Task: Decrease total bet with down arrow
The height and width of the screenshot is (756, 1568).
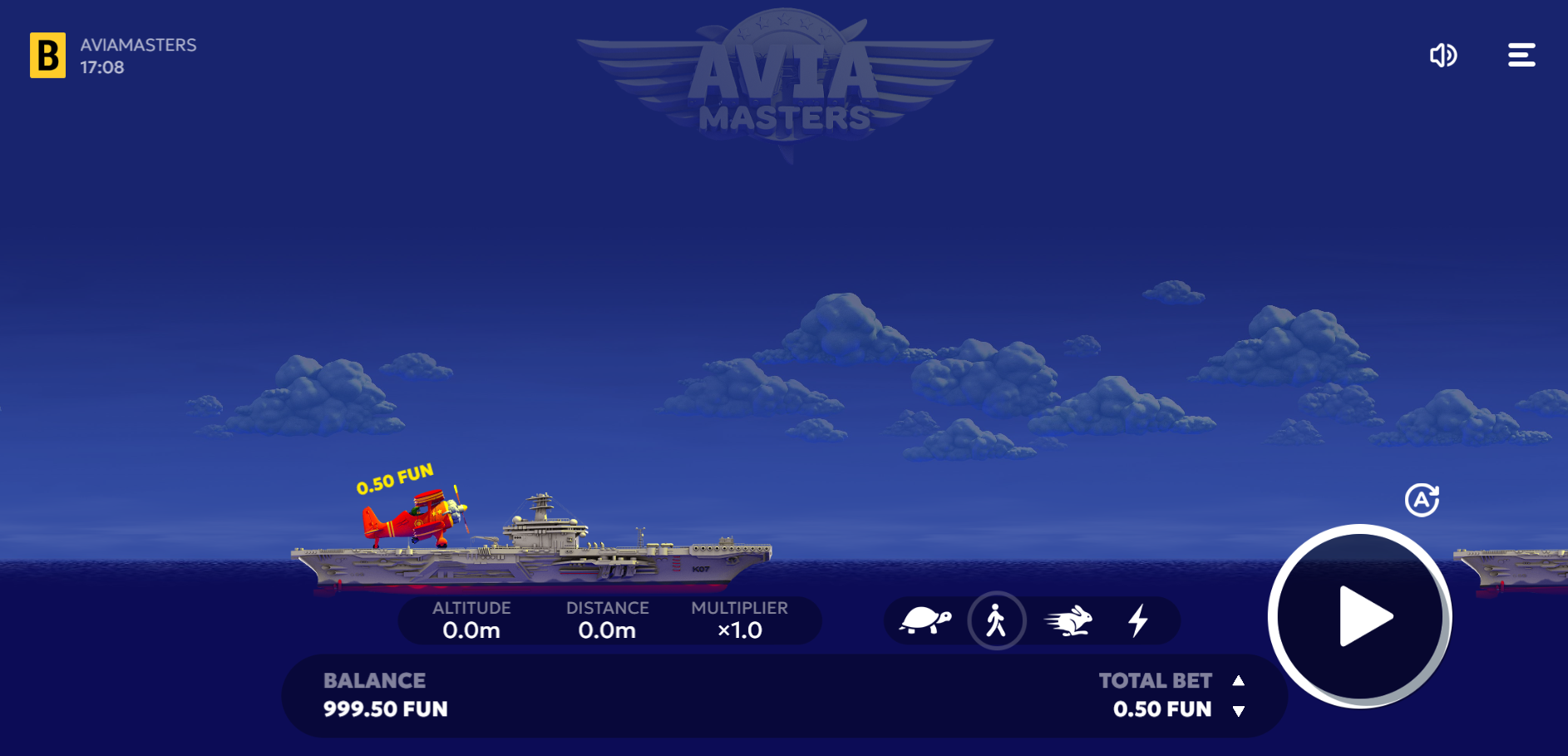Action: coord(1240,711)
